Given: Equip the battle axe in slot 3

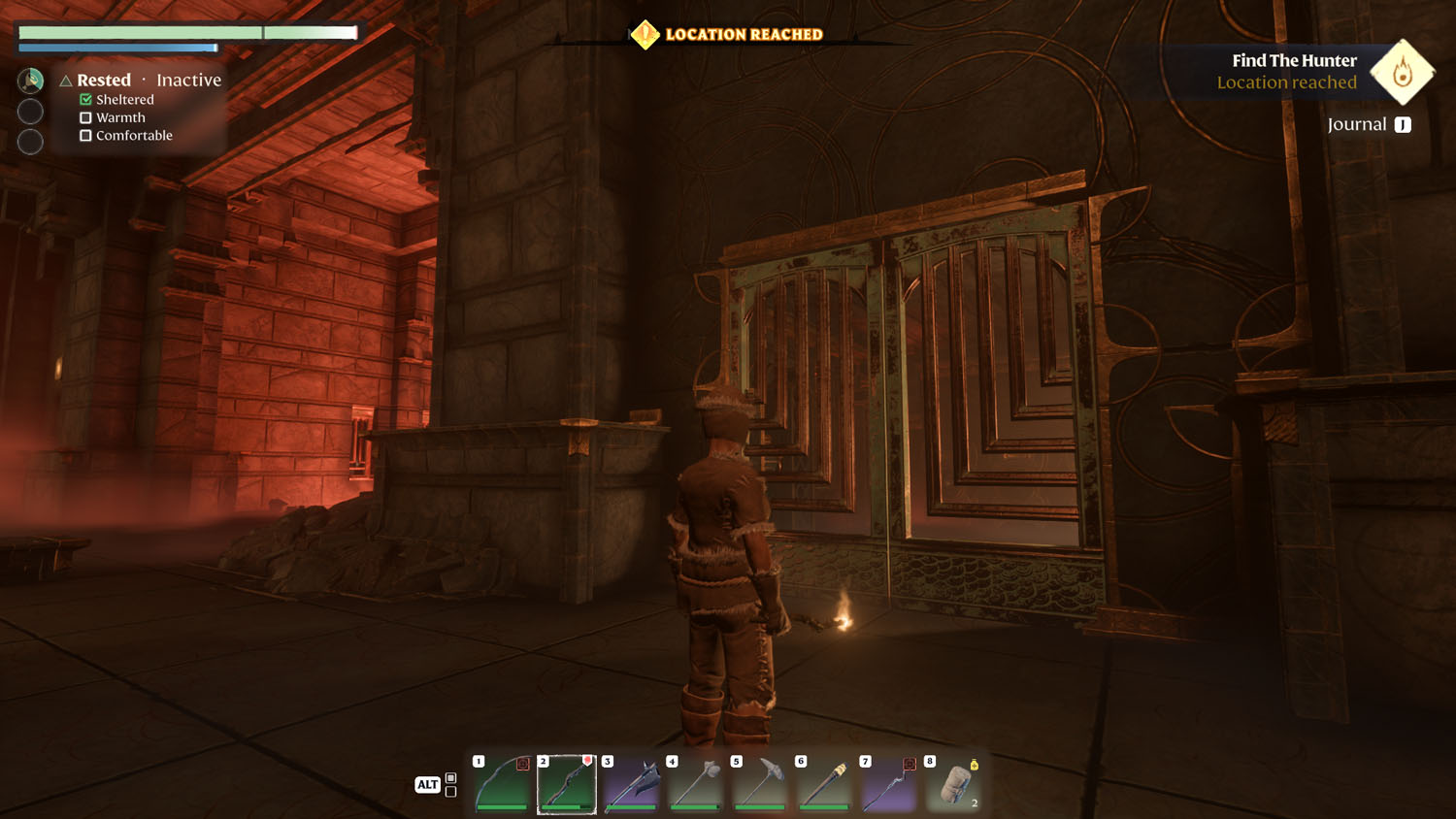Looking at the screenshot, I should coord(632,782).
